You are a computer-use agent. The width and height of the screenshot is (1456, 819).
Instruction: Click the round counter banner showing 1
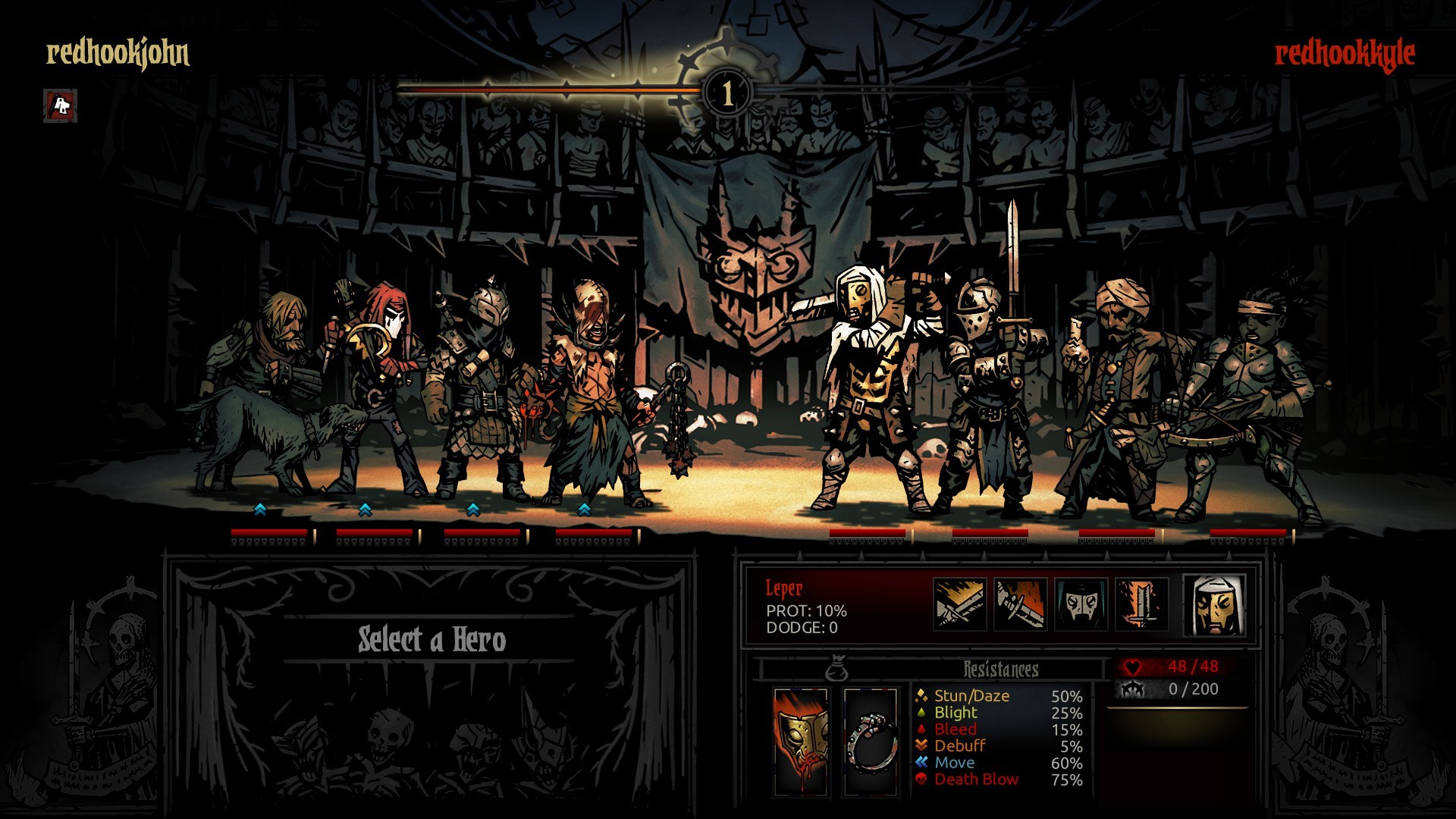(x=726, y=93)
